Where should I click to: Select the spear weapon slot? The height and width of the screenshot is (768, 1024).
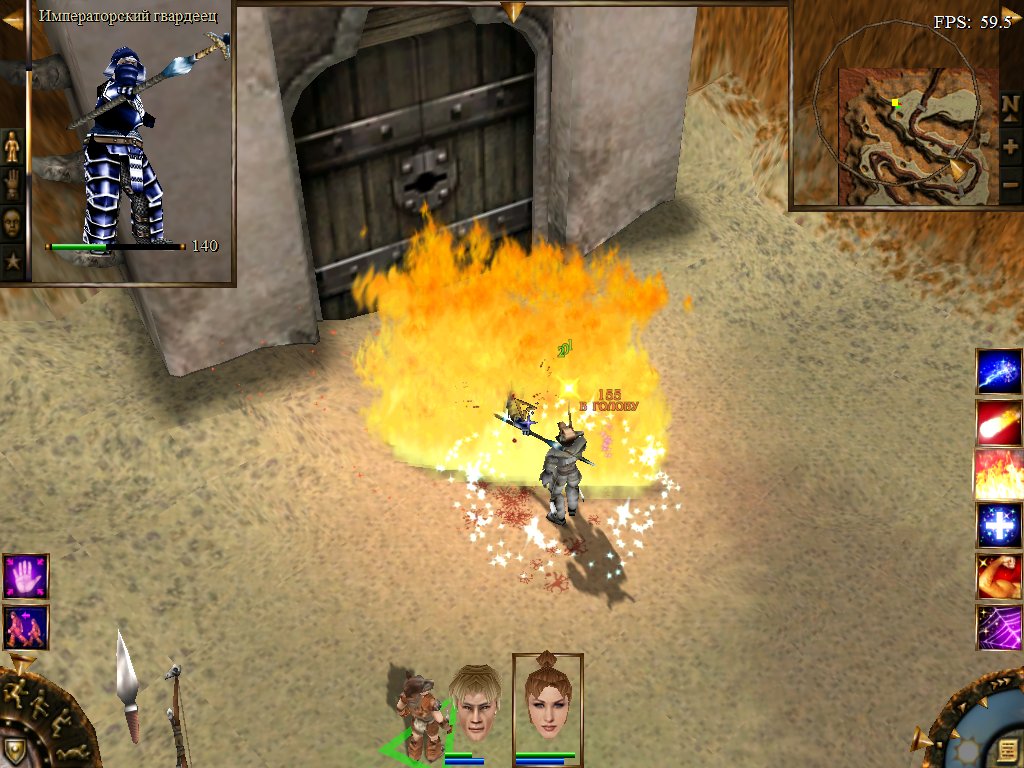coord(129,685)
